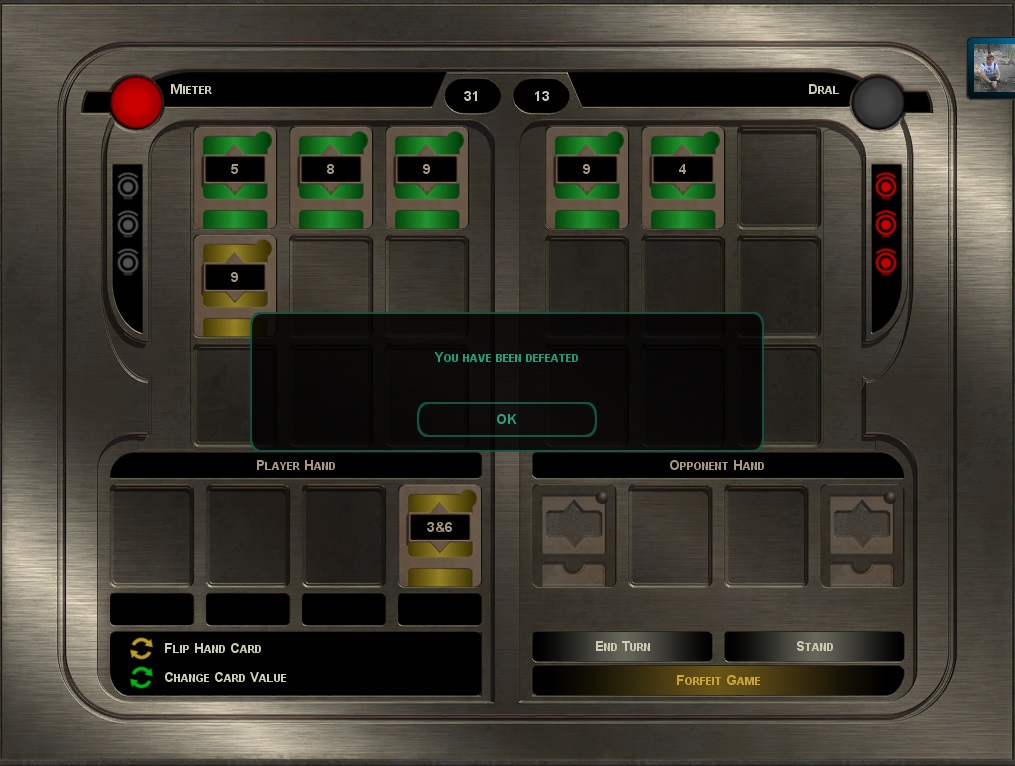Select the yellow 9 card on the board
The height and width of the screenshot is (766, 1015).
(x=234, y=284)
